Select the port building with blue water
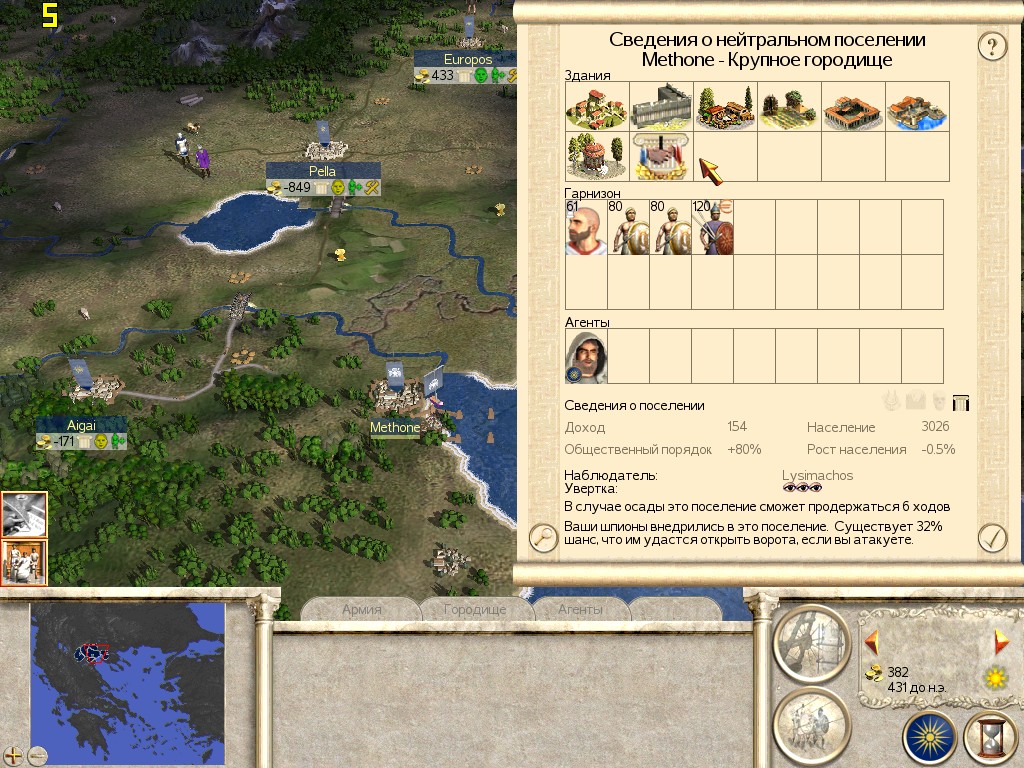The height and width of the screenshot is (768, 1024). (x=916, y=107)
